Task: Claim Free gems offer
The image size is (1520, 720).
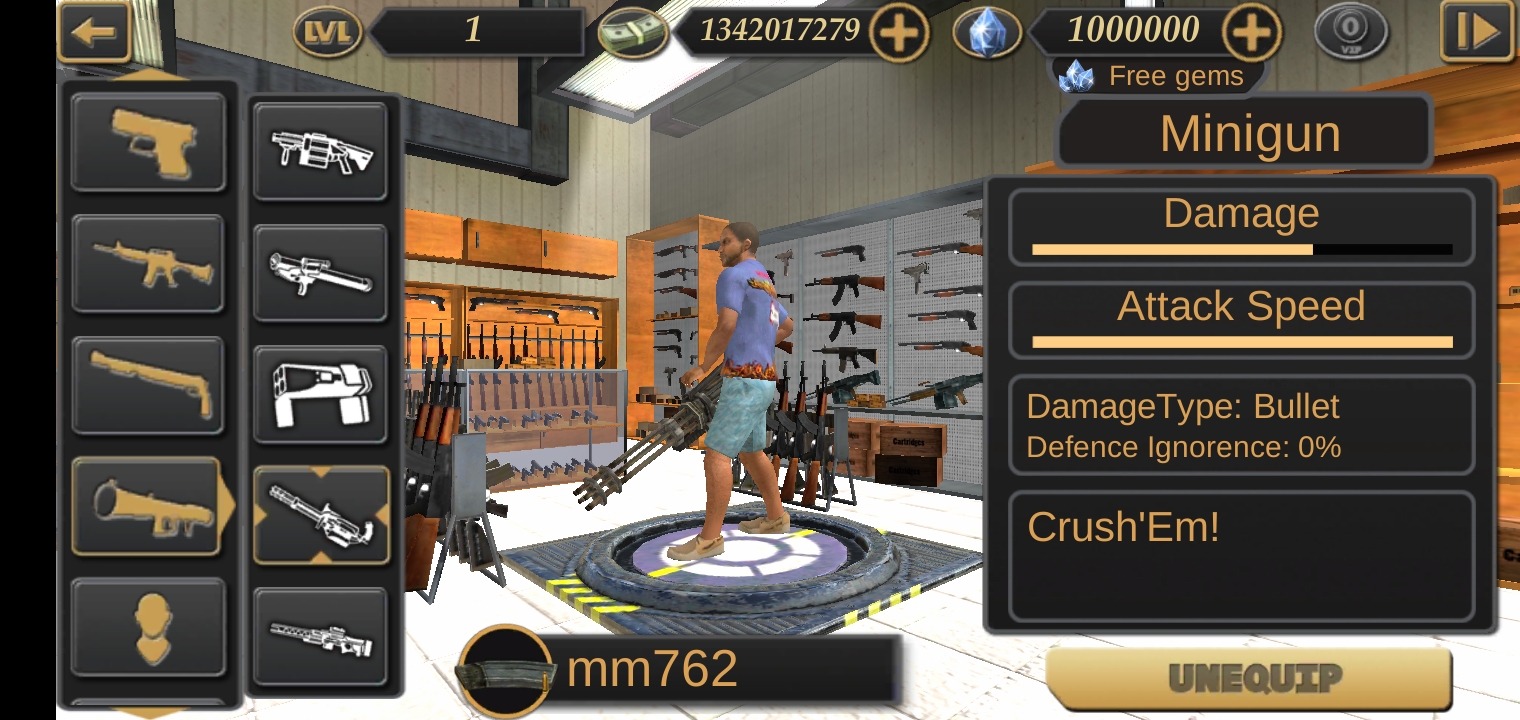Action: coord(1158,76)
